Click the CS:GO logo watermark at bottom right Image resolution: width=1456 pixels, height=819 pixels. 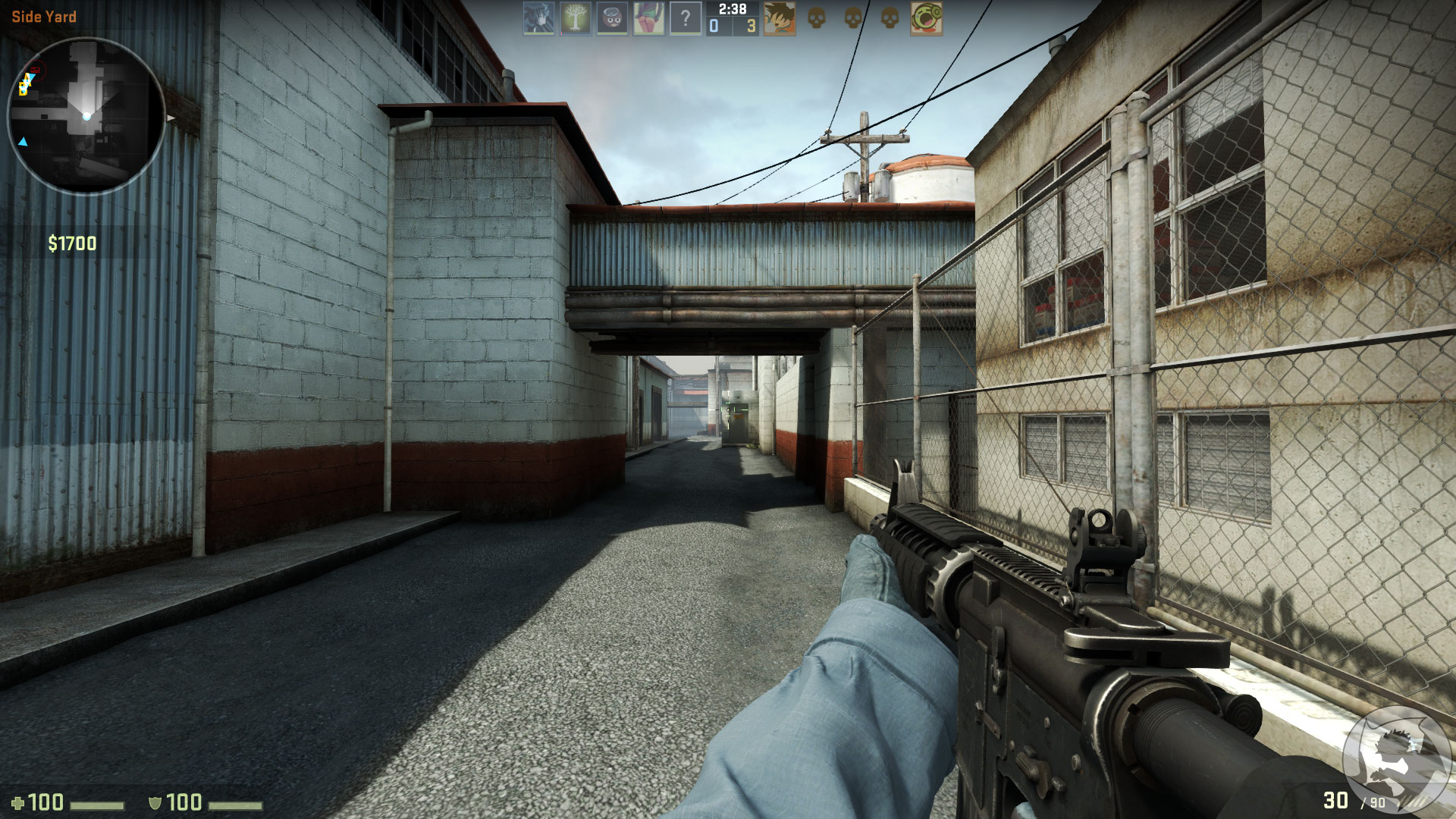1397,762
